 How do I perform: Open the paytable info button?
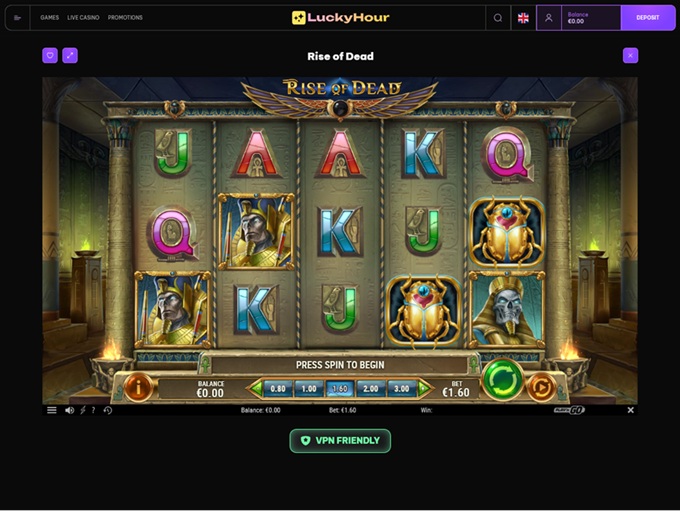138,387
